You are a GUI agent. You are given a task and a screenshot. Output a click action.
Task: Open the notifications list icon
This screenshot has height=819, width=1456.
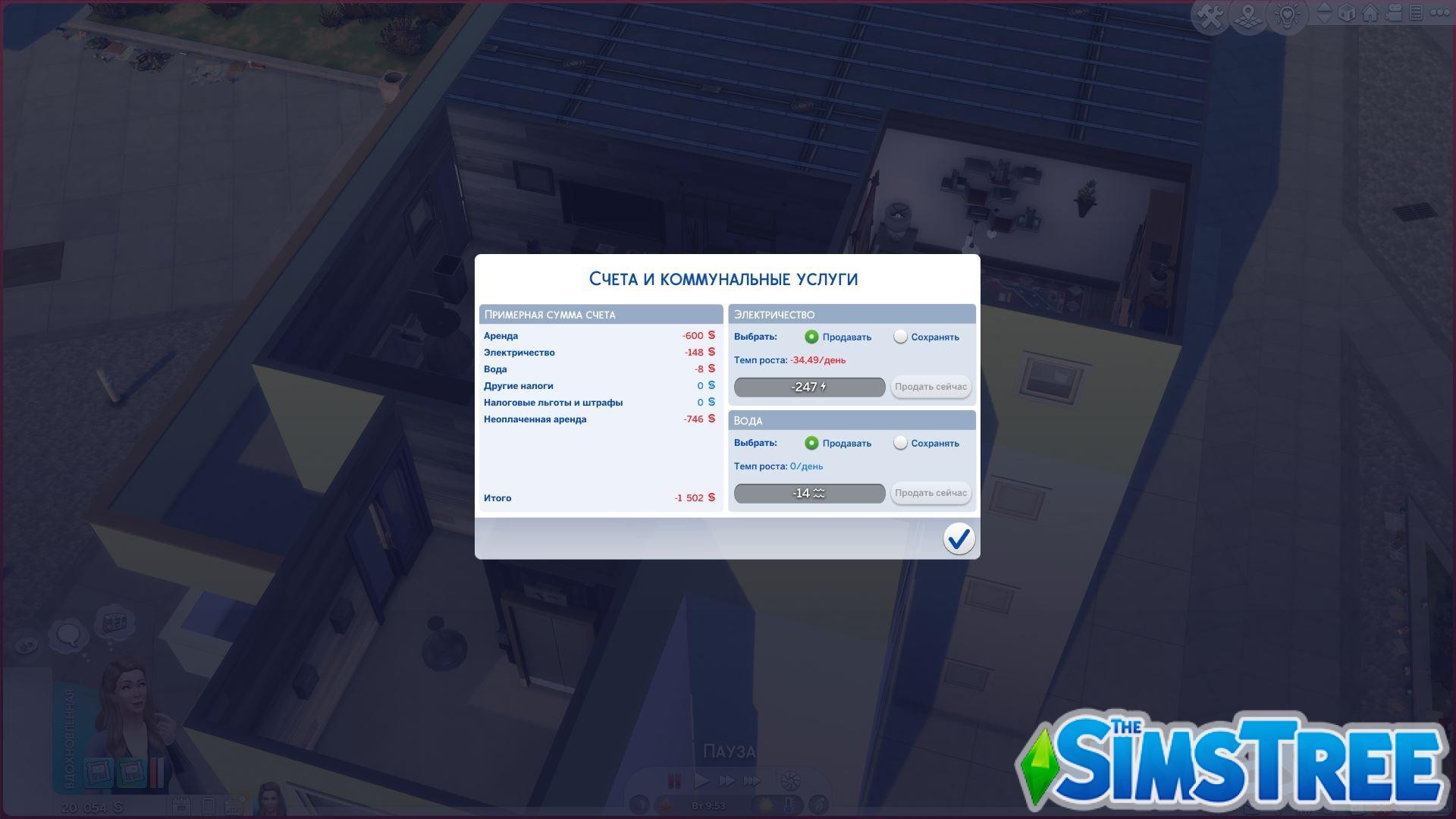pos(1417,11)
